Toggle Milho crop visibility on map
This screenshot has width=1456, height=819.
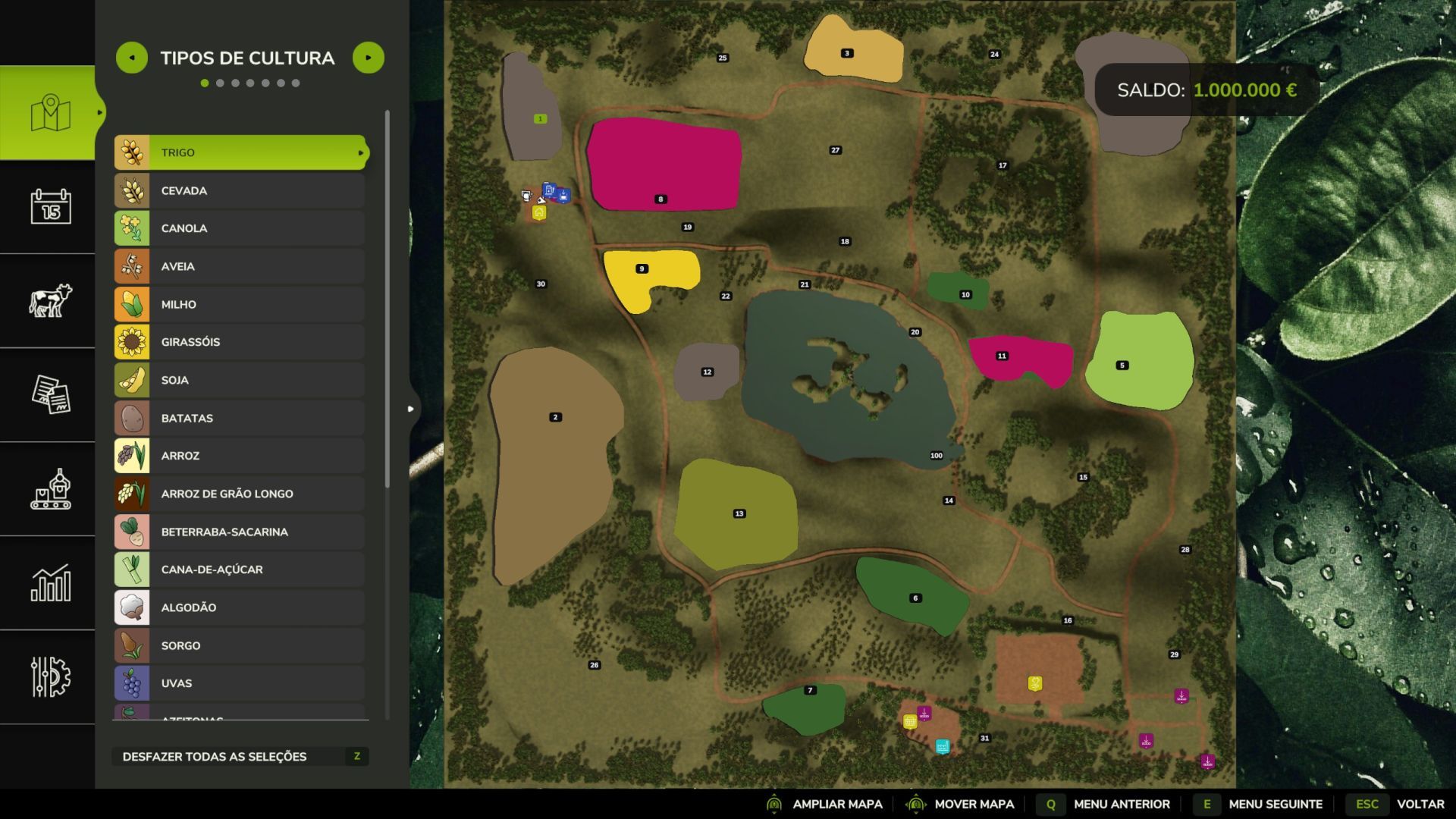coord(240,304)
